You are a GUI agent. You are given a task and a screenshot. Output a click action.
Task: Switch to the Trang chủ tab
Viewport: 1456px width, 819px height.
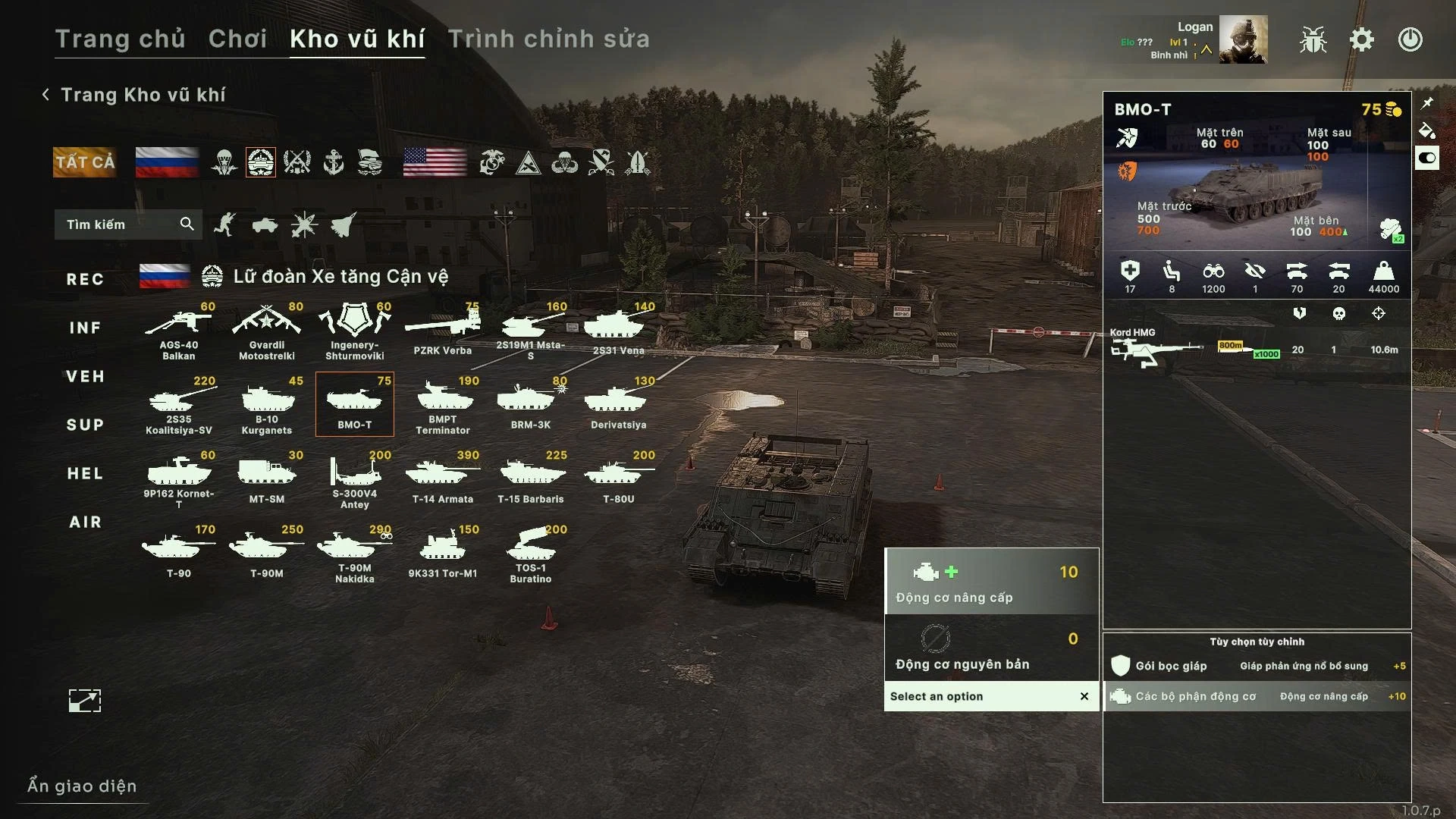pyautogui.click(x=120, y=39)
